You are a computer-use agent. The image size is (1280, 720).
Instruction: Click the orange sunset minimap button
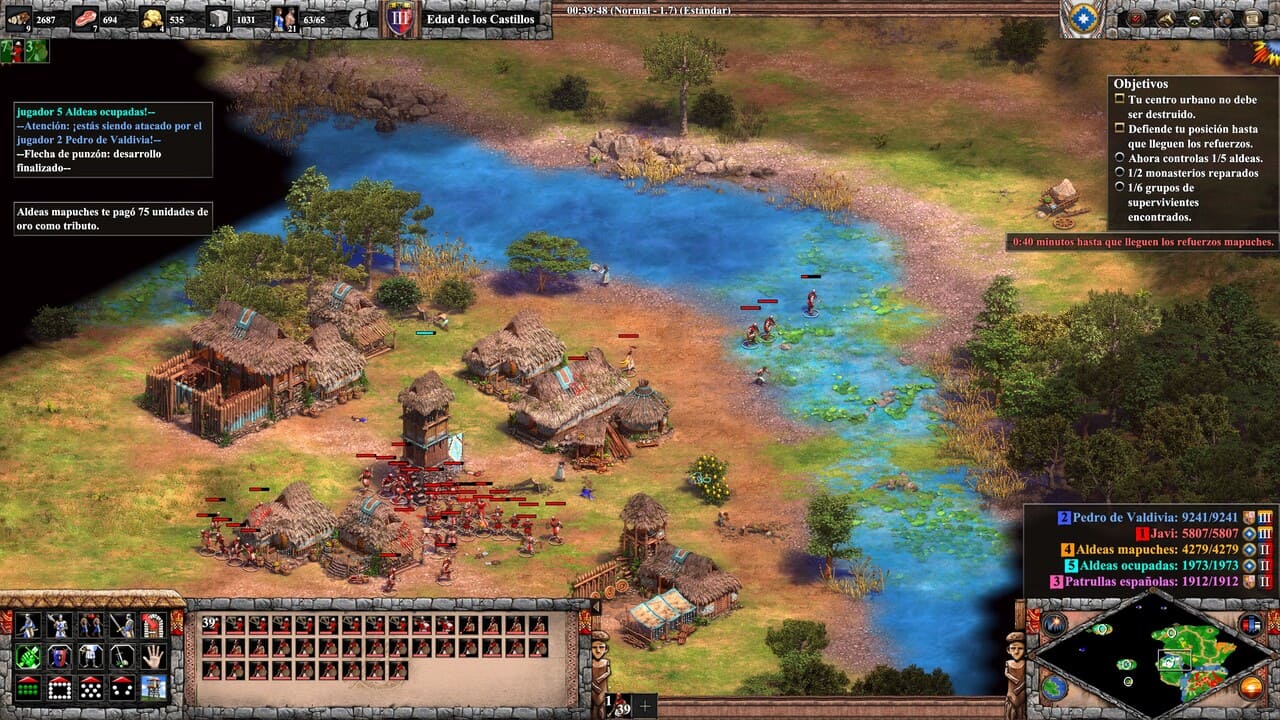click(1251, 687)
